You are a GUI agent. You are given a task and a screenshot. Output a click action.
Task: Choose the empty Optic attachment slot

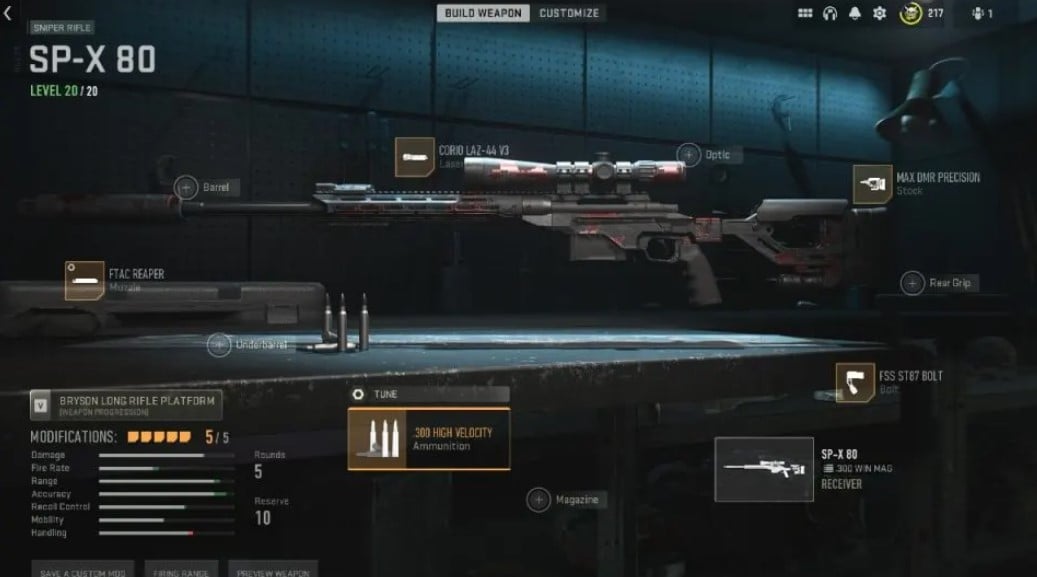pyautogui.click(x=689, y=155)
